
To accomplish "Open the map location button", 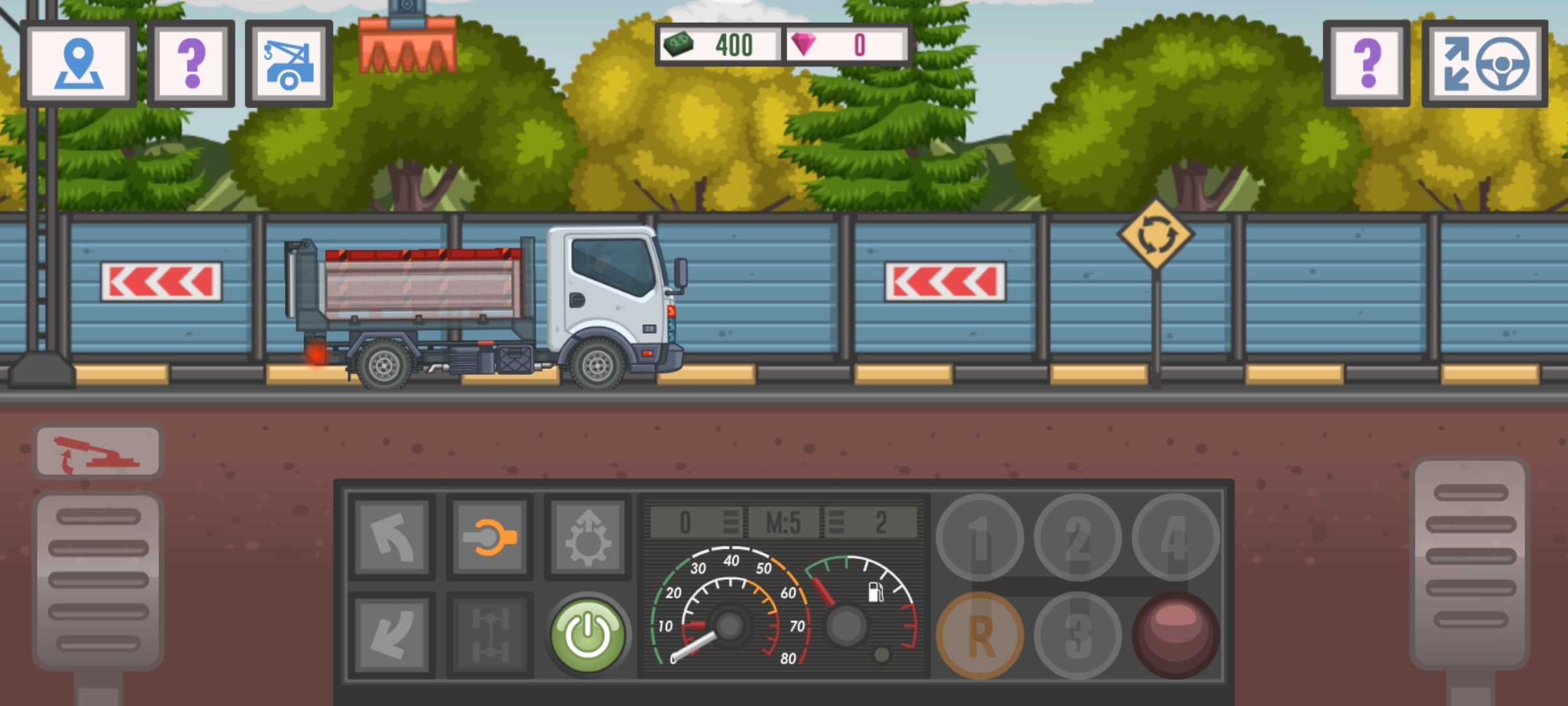I will pos(78,63).
